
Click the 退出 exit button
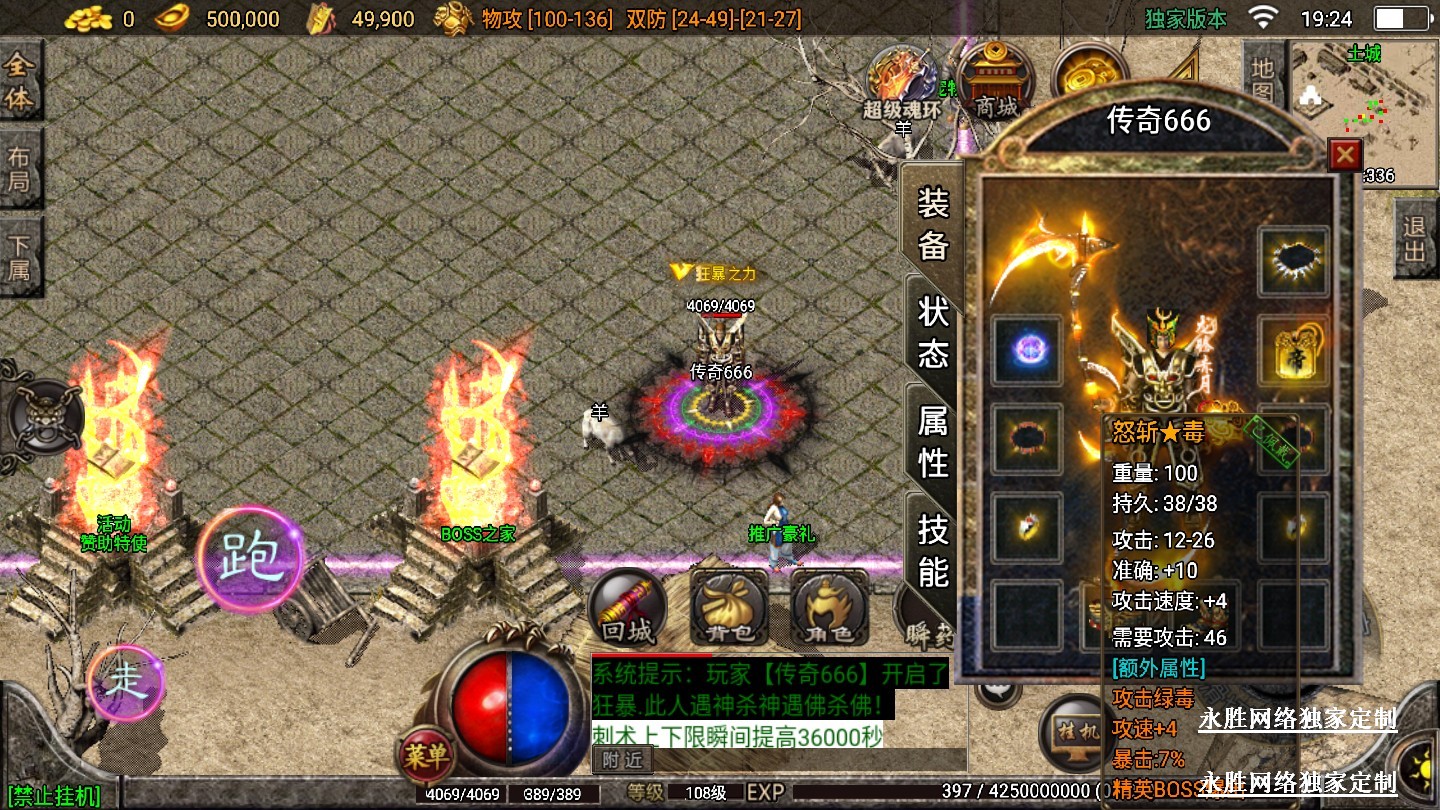click(1414, 239)
